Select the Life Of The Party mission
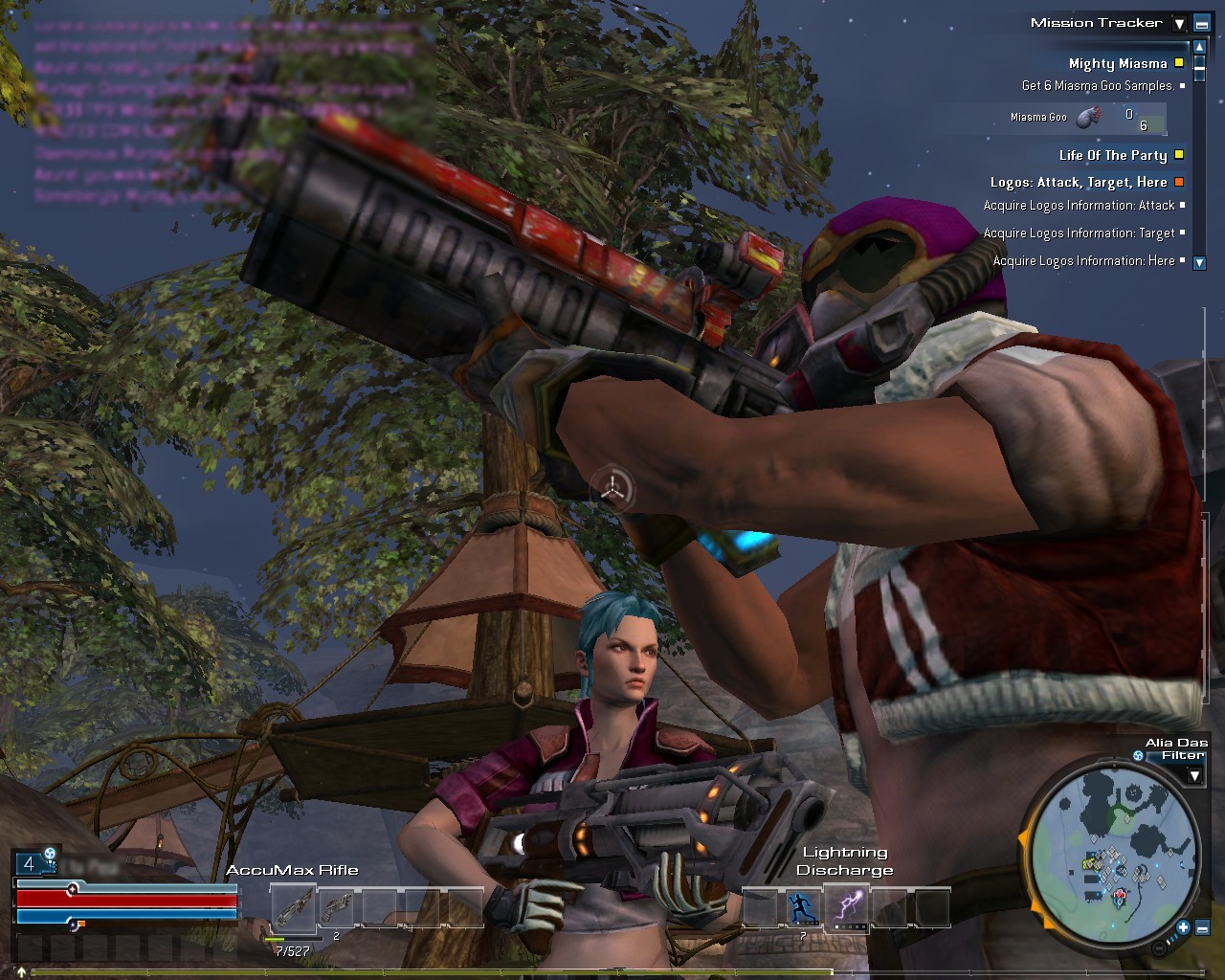 click(x=1112, y=155)
